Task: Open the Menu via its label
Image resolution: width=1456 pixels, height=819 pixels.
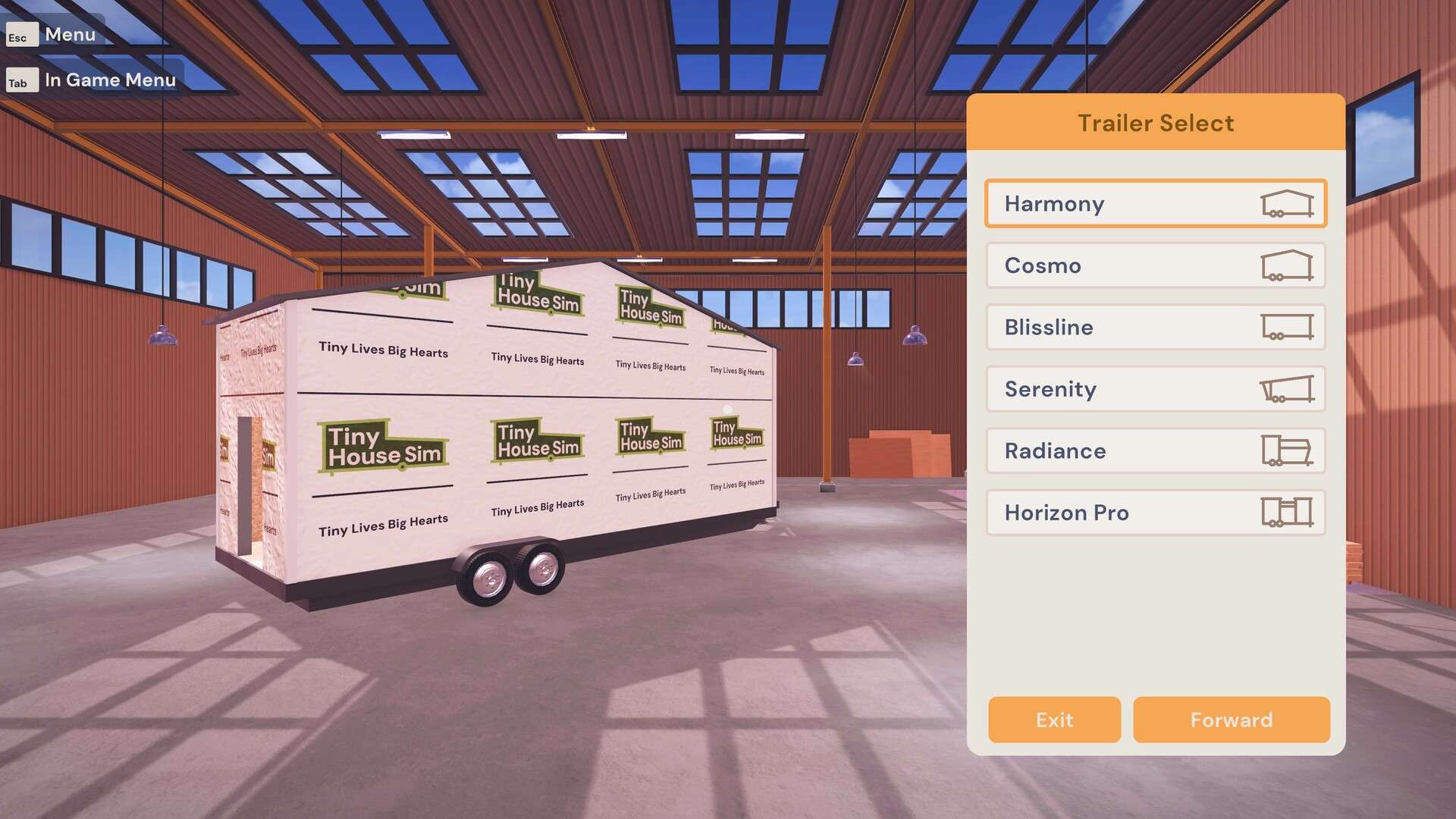Action: click(x=70, y=34)
